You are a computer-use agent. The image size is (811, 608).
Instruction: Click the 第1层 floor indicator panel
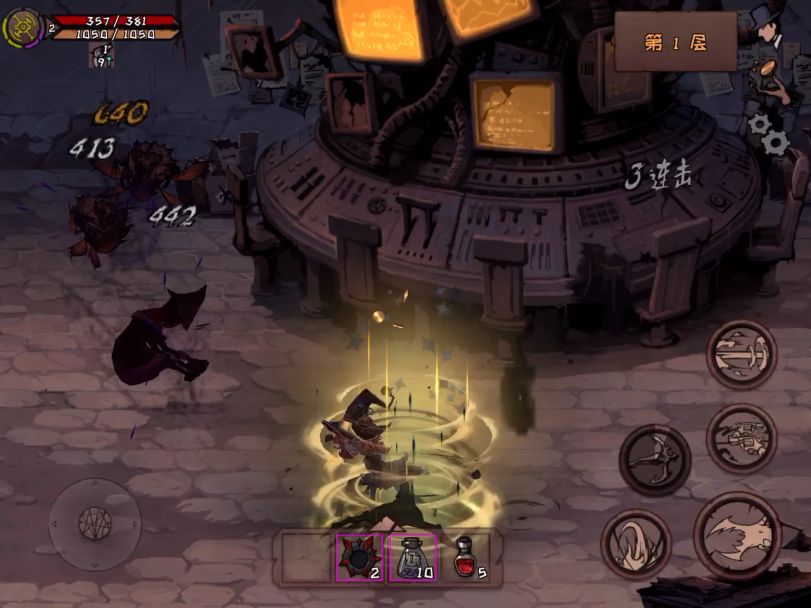coord(675,42)
